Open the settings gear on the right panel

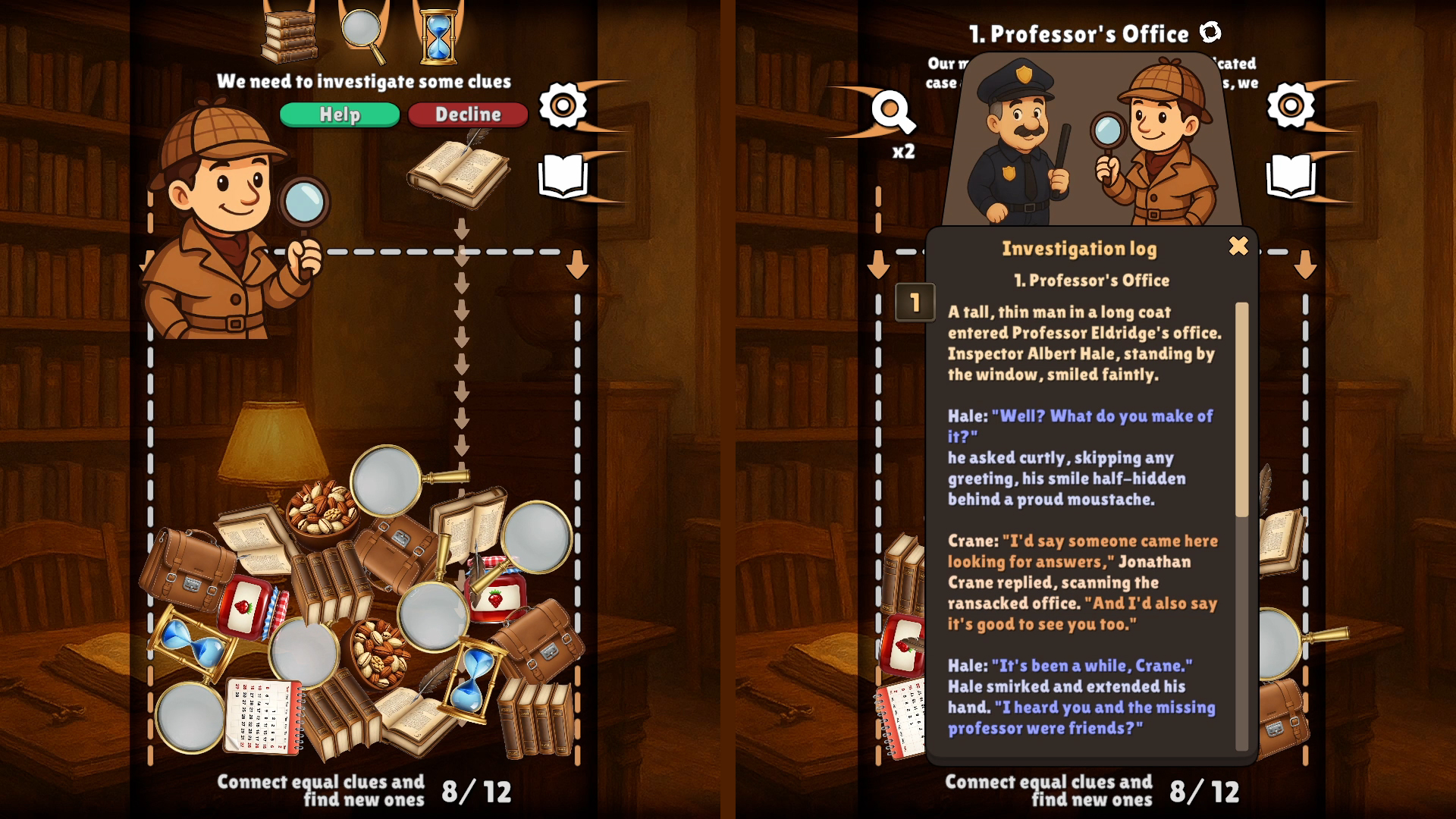(x=1289, y=107)
